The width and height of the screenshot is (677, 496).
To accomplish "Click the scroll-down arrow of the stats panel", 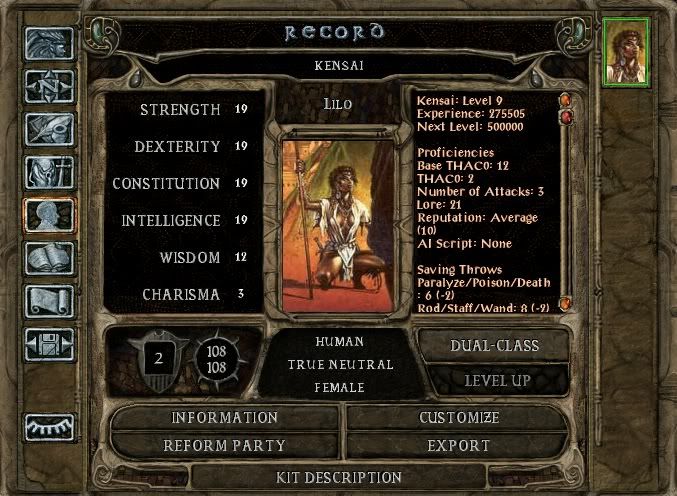I will (x=565, y=303).
